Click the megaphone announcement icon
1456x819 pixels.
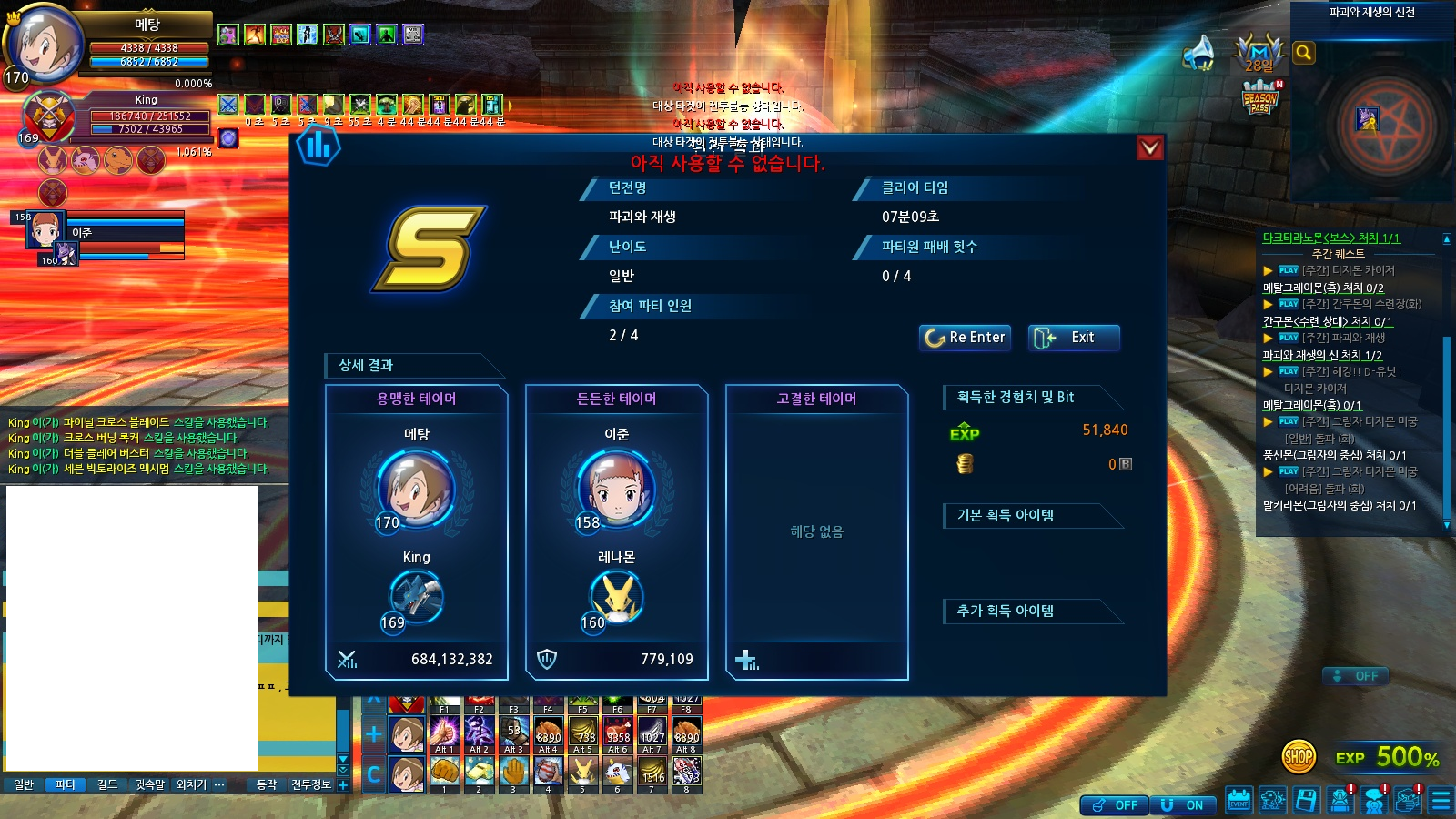tap(1198, 53)
